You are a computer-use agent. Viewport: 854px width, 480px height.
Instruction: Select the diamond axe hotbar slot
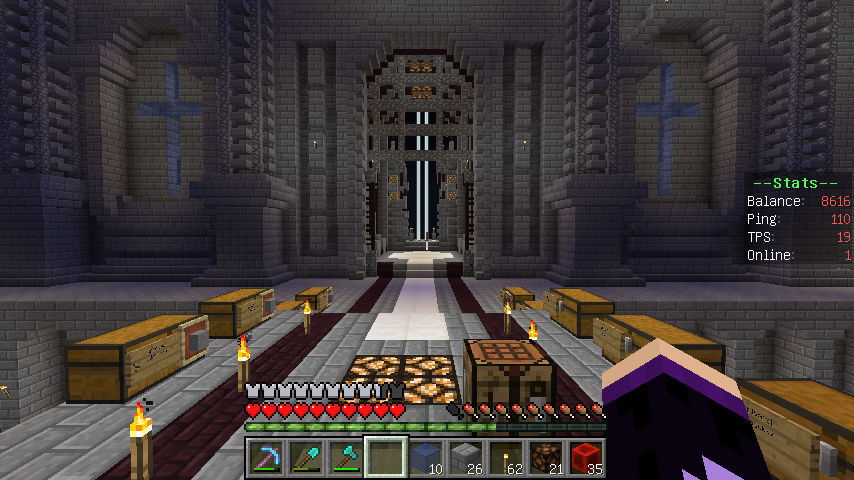[345, 457]
